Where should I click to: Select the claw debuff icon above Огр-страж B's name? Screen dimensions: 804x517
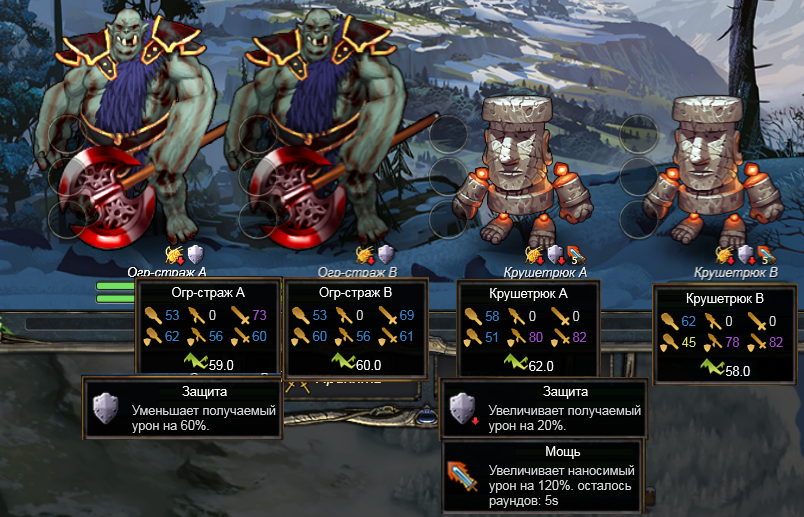click(x=366, y=255)
